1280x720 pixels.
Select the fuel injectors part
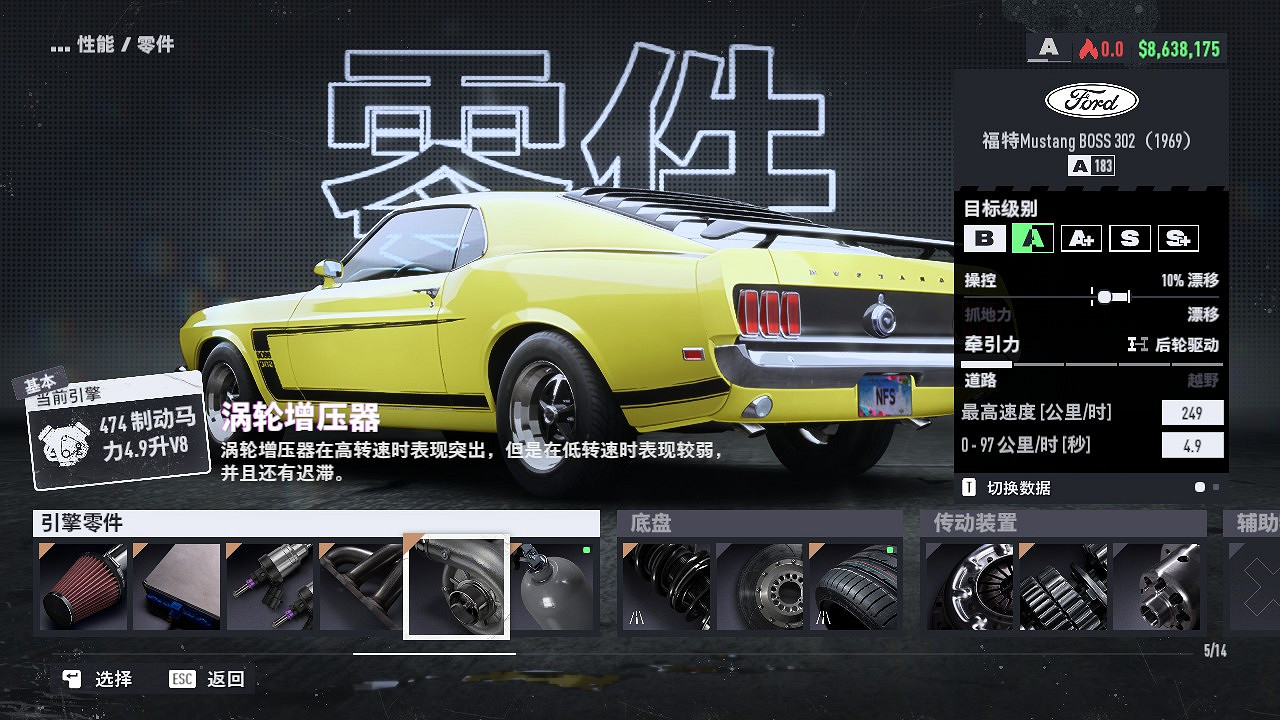tap(268, 588)
